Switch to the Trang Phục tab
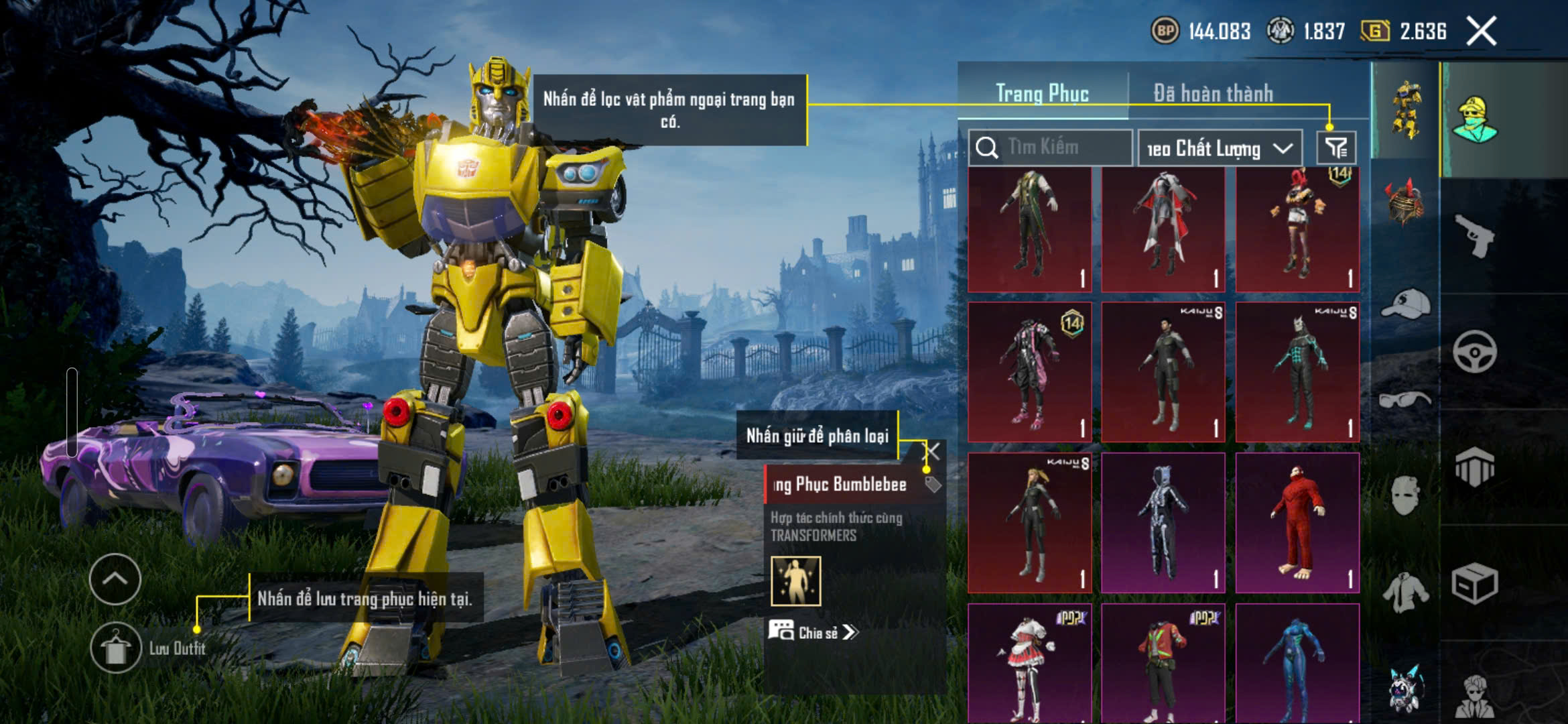The height and width of the screenshot is (724, 1568). (1042, 94)
